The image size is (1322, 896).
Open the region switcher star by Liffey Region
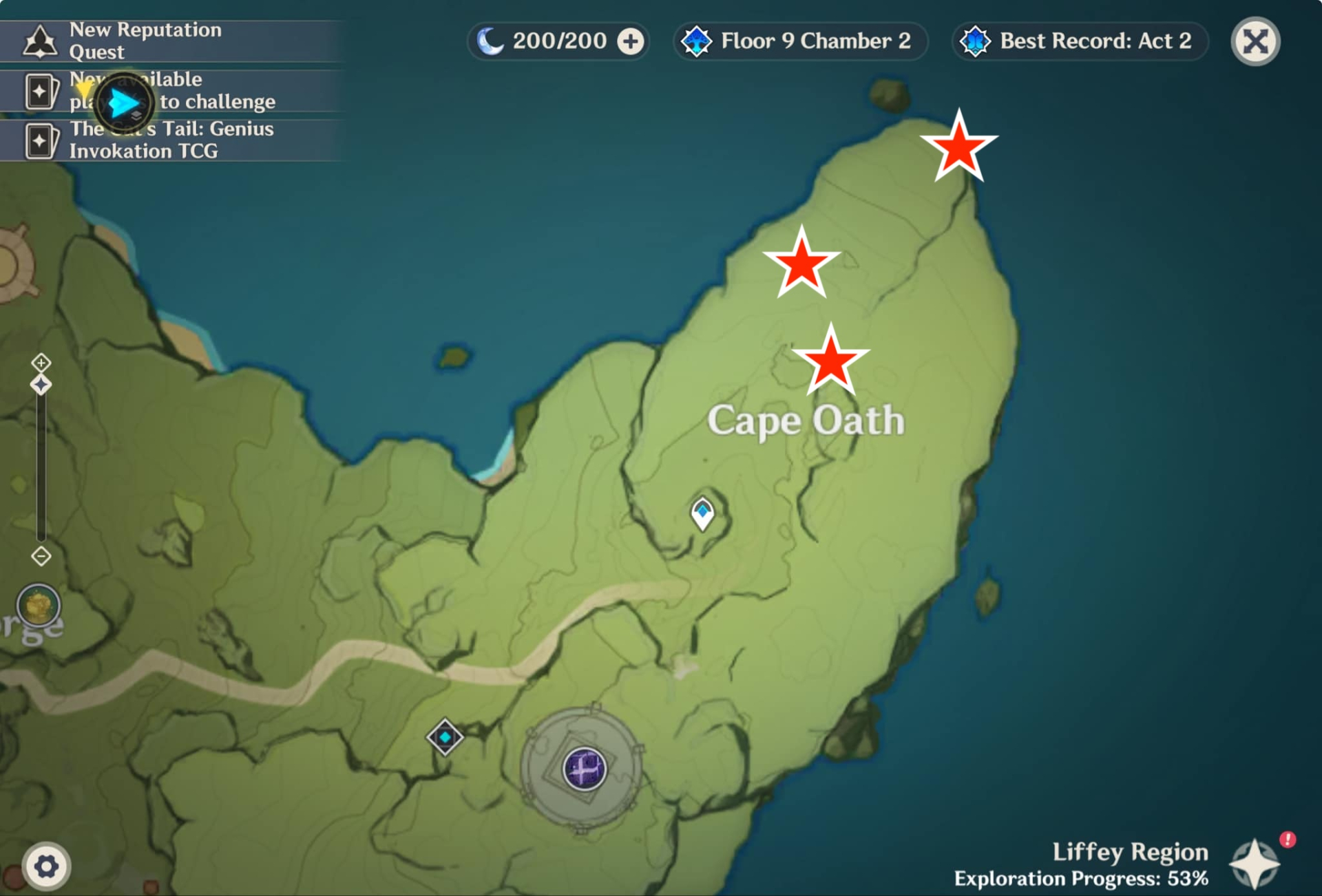[1255, 864]
